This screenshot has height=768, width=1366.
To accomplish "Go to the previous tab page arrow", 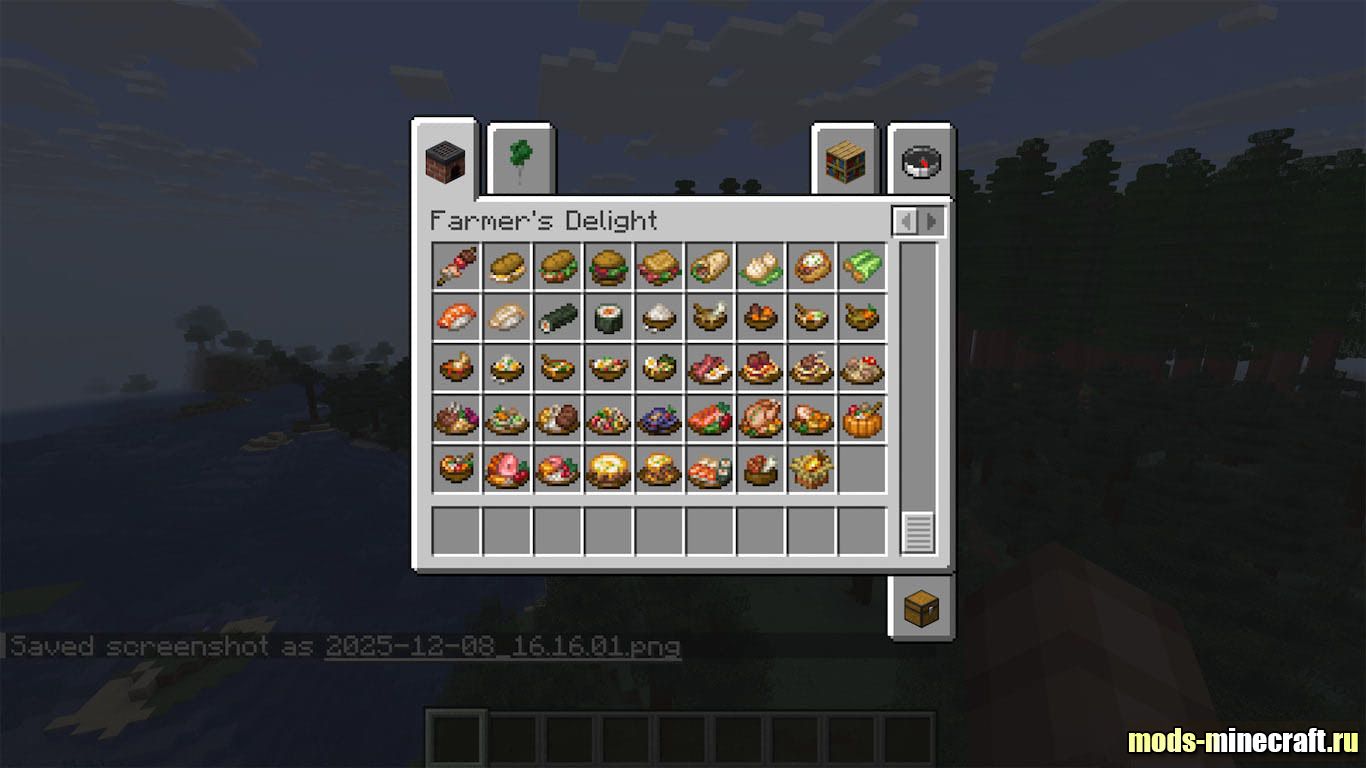I will pos(907,221).
